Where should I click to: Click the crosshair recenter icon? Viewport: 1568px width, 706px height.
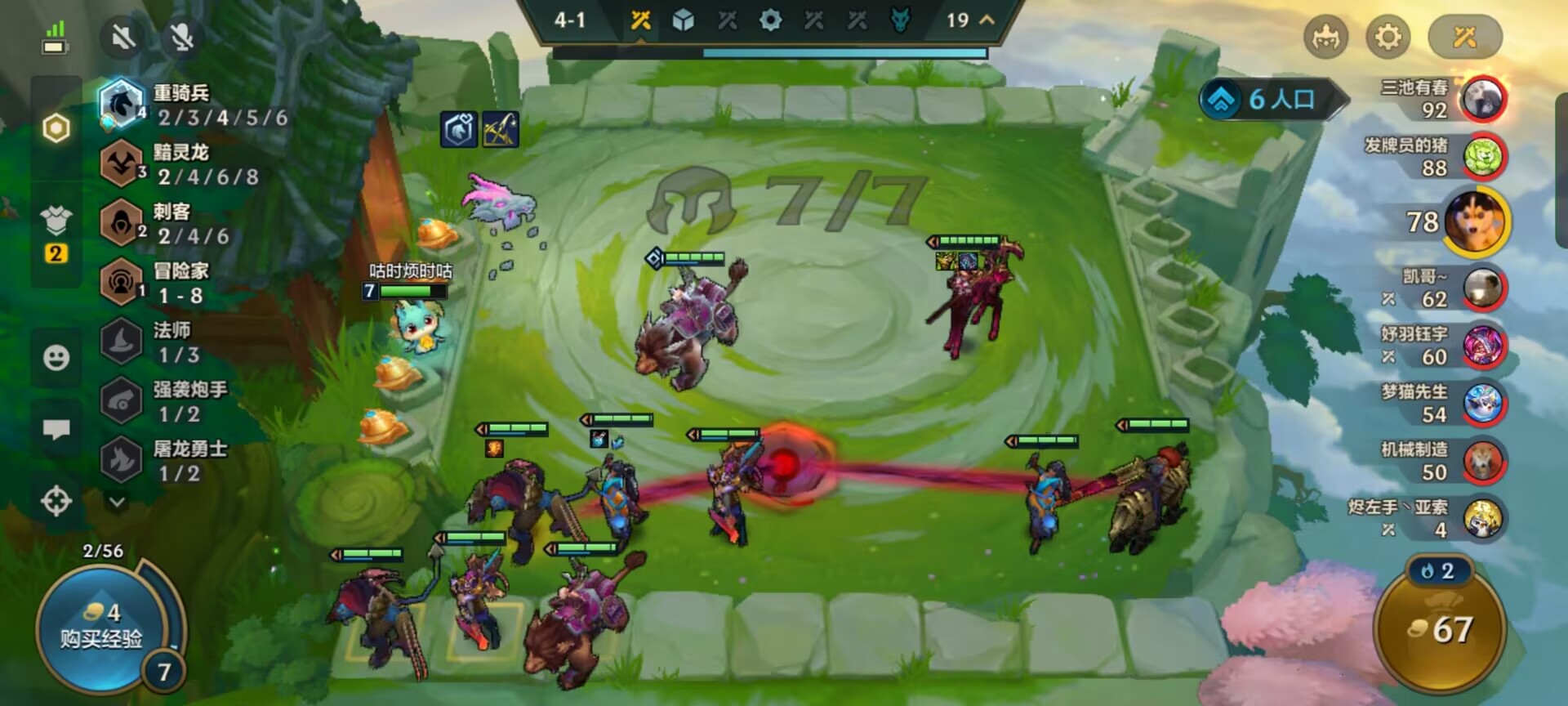point(56,500)
